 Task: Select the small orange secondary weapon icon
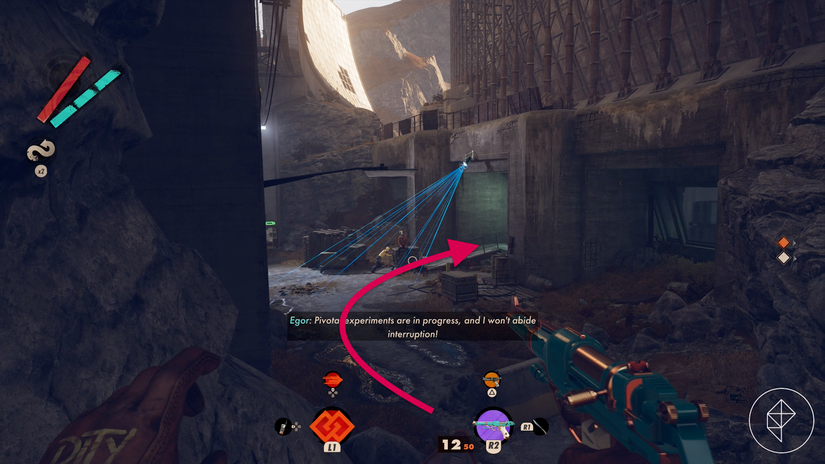coord(491,379)
